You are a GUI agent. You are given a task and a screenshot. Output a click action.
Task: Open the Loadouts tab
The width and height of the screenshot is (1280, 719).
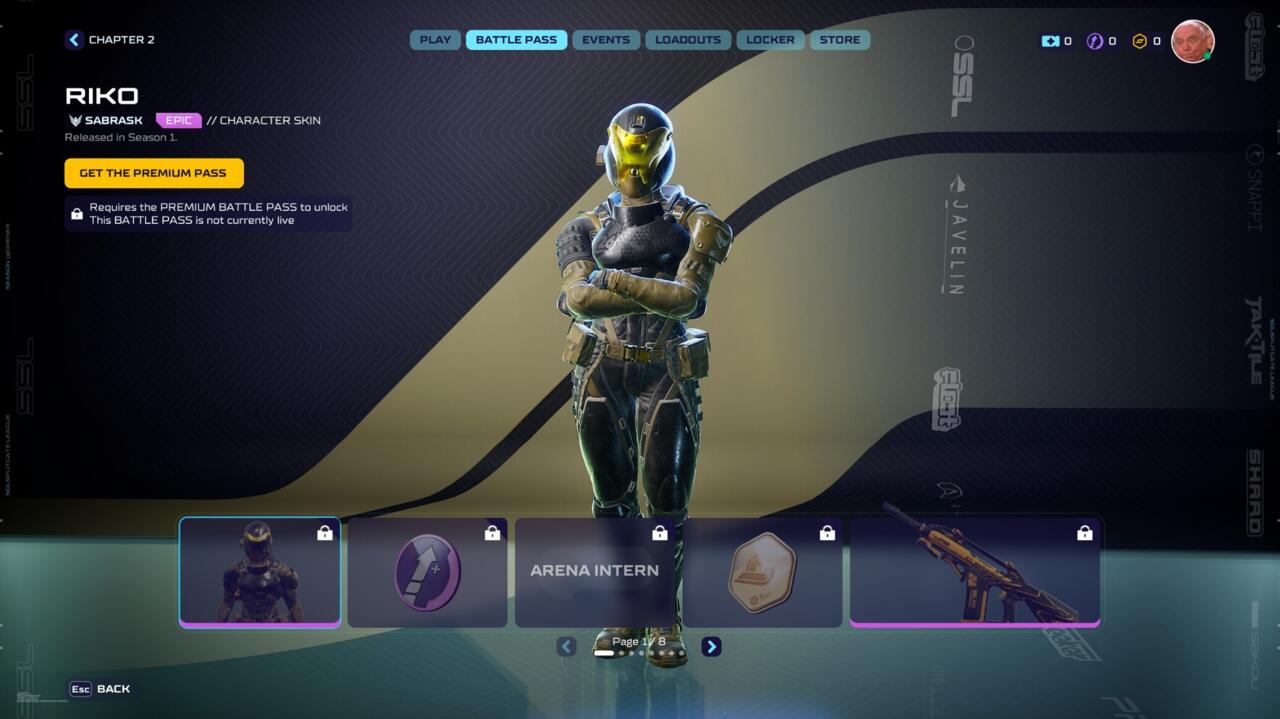pos(688,40)
